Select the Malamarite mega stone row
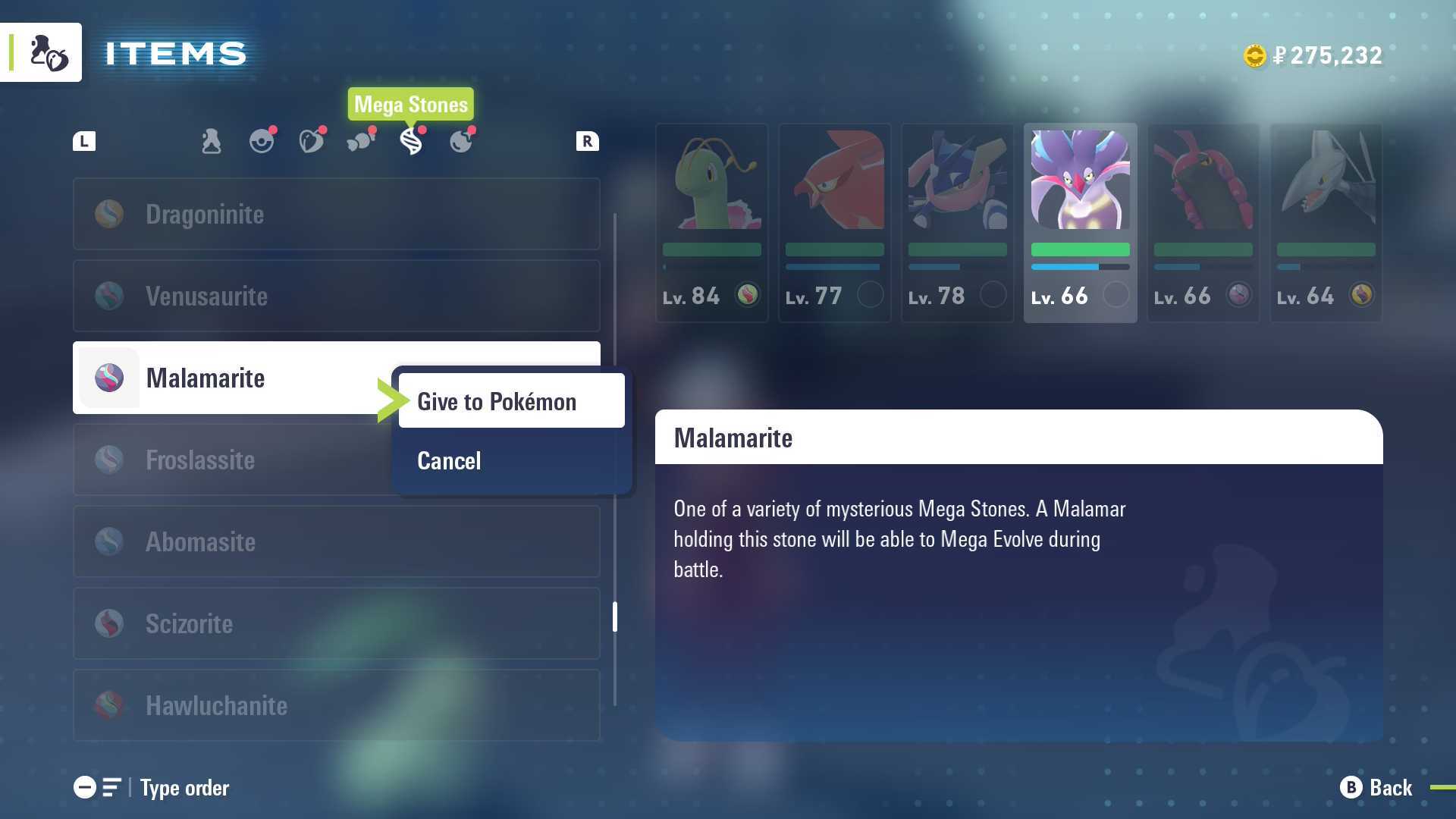Image resolution: width=1456 pixels, height=819 pixels. tap(227, 378)
